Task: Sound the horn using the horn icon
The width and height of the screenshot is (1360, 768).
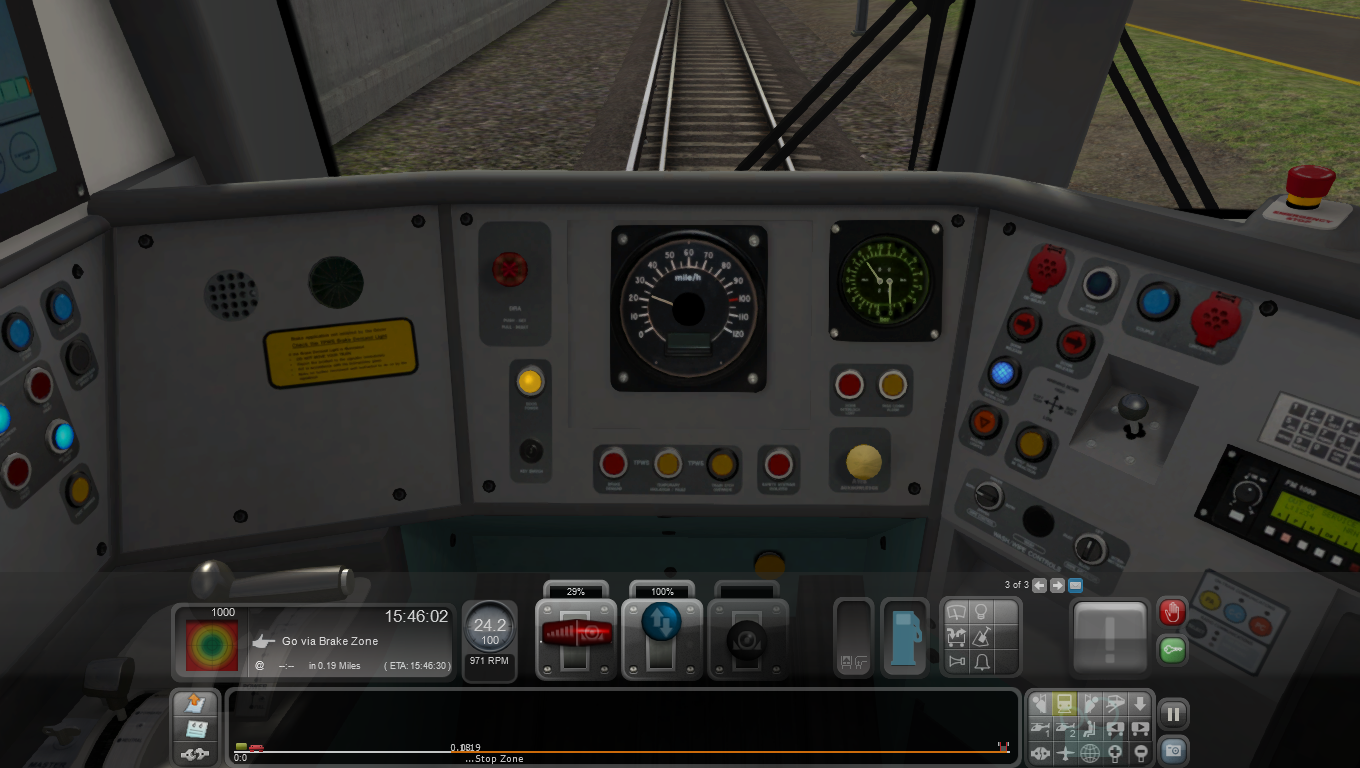Action: [956, 661]
